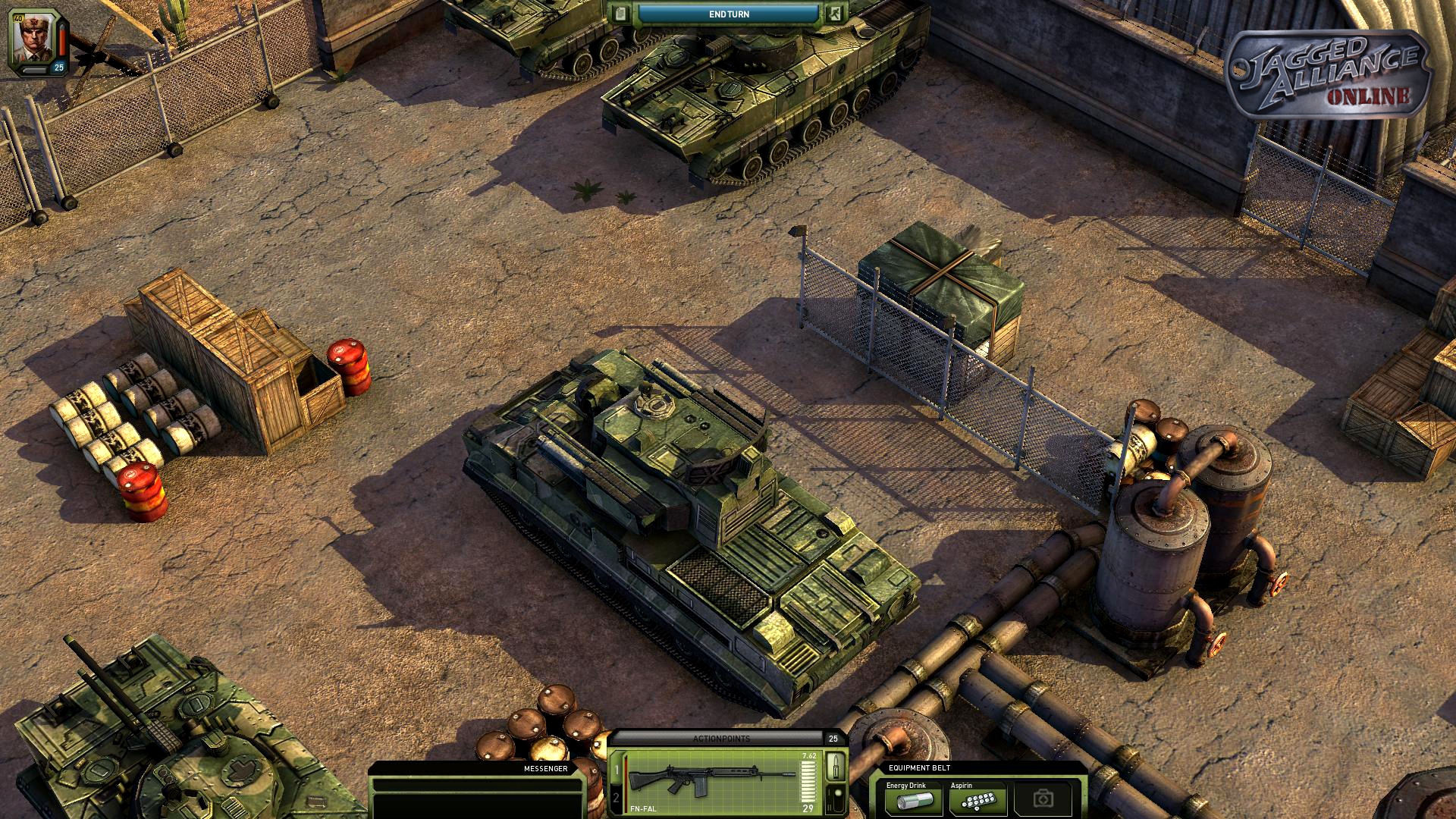
Task: Open the document icon beside End Turn
Action: coord(622,14)
